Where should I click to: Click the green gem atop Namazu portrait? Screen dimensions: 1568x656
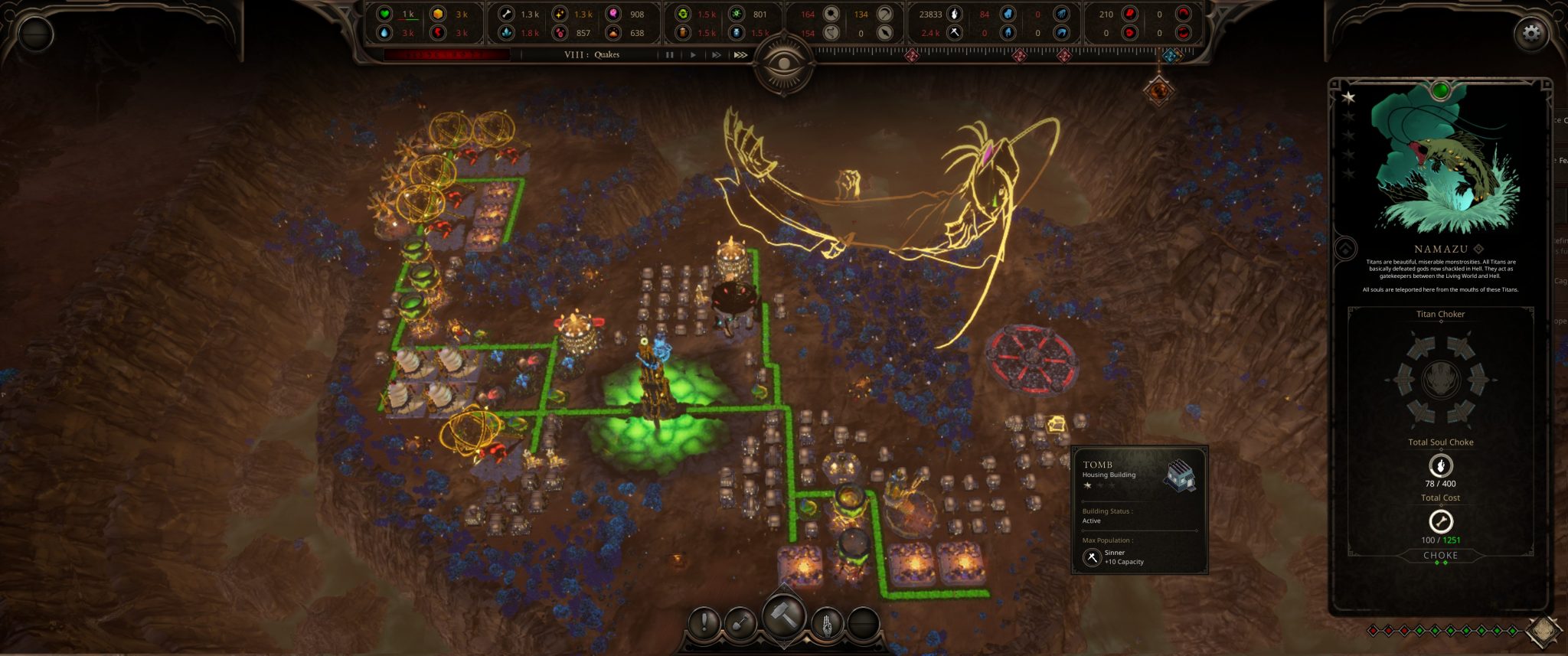click(x=1440, y=90)
